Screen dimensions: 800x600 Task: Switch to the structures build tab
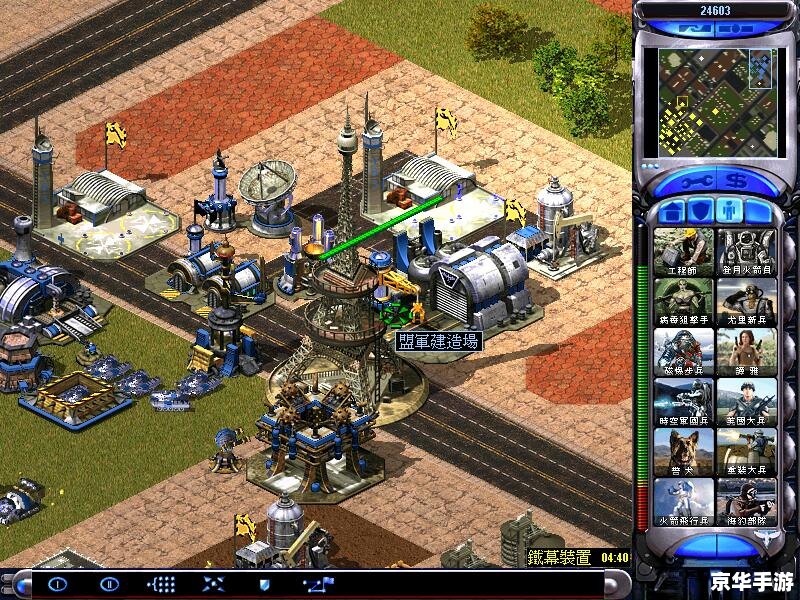[x=671, y=211]
